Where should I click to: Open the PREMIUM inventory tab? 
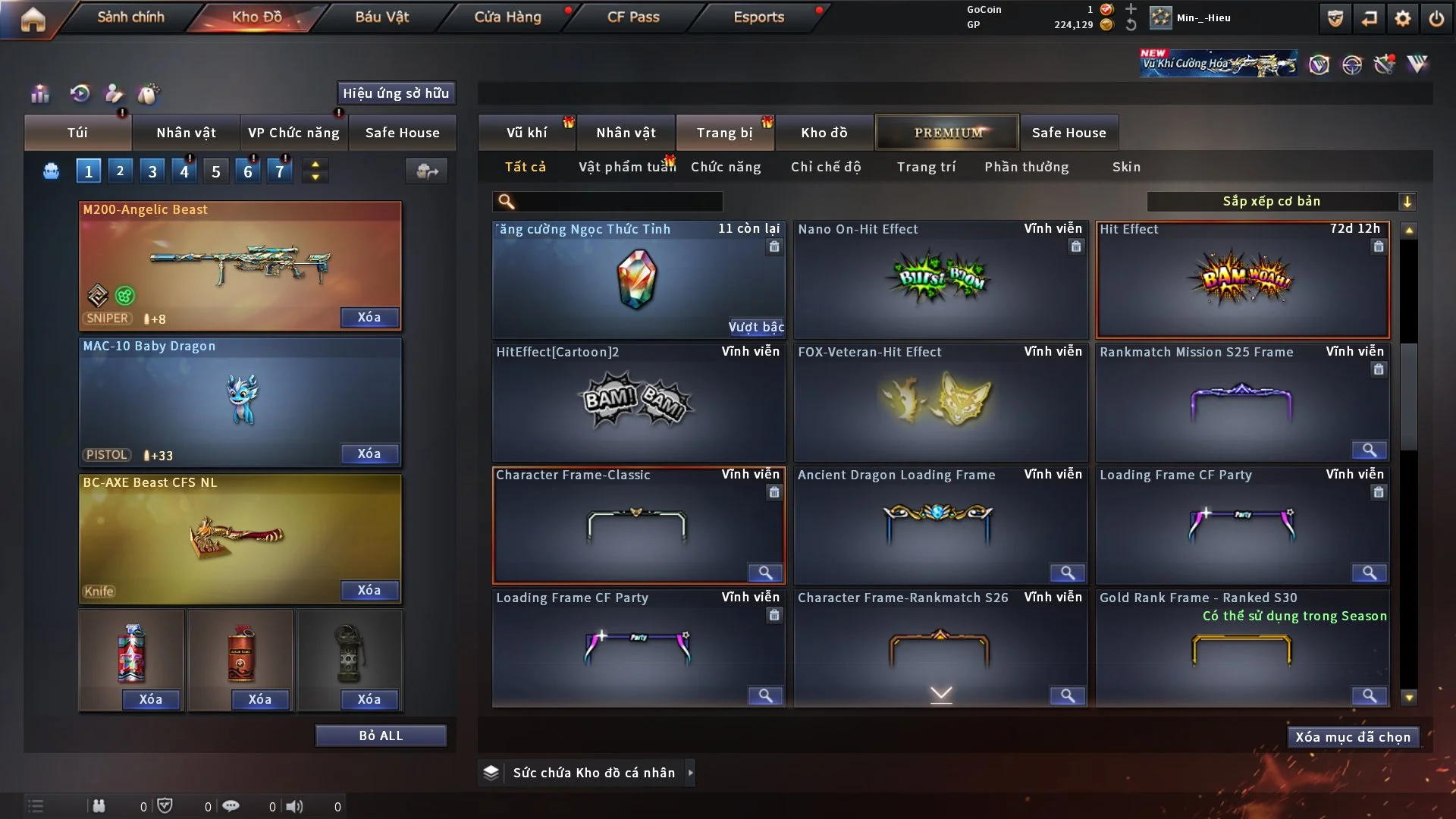948,133
